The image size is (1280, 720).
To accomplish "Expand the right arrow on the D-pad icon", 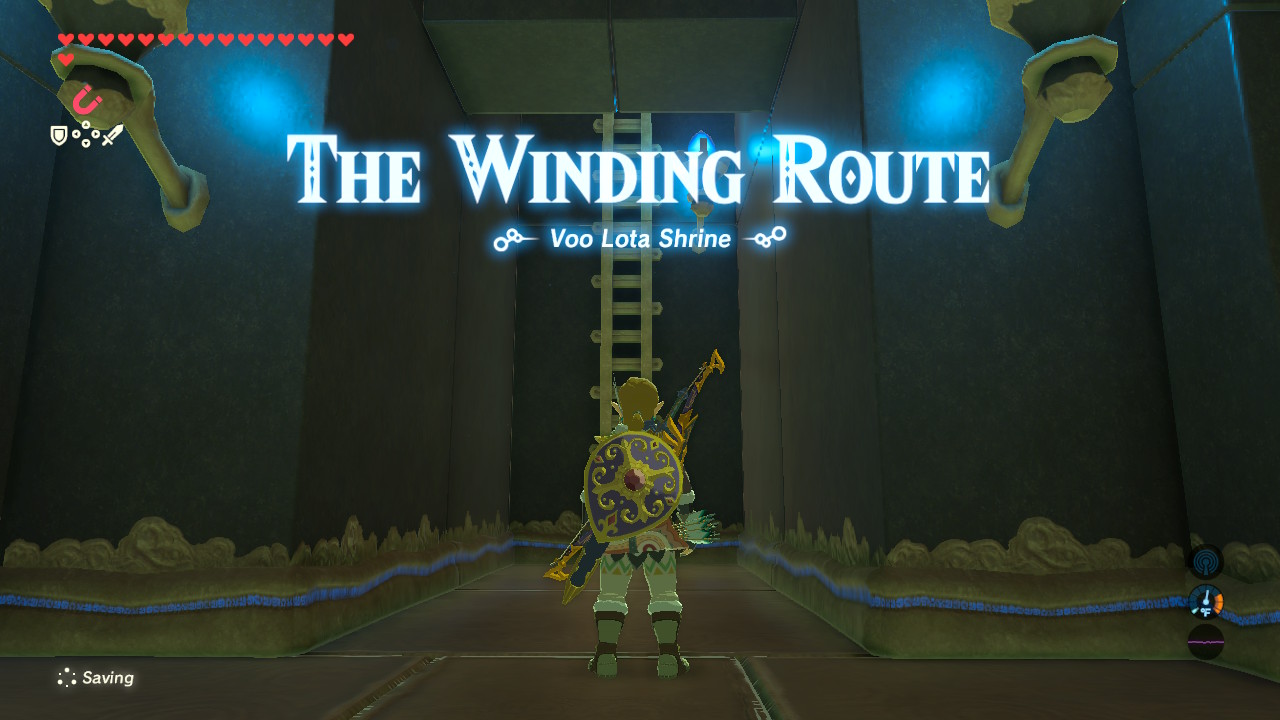I will [96, 133].
